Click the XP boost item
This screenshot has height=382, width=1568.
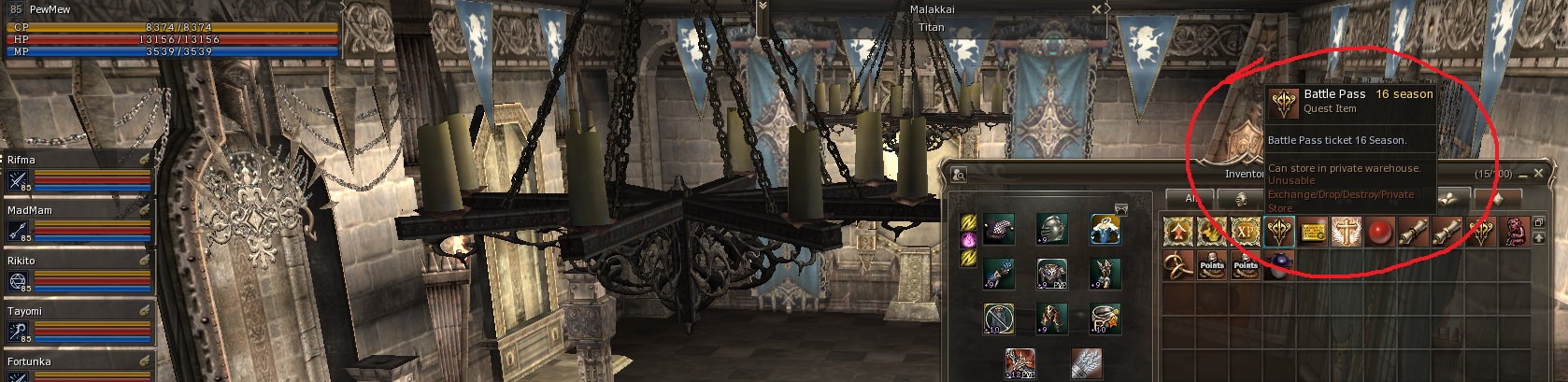click(x=1245, y=232)
